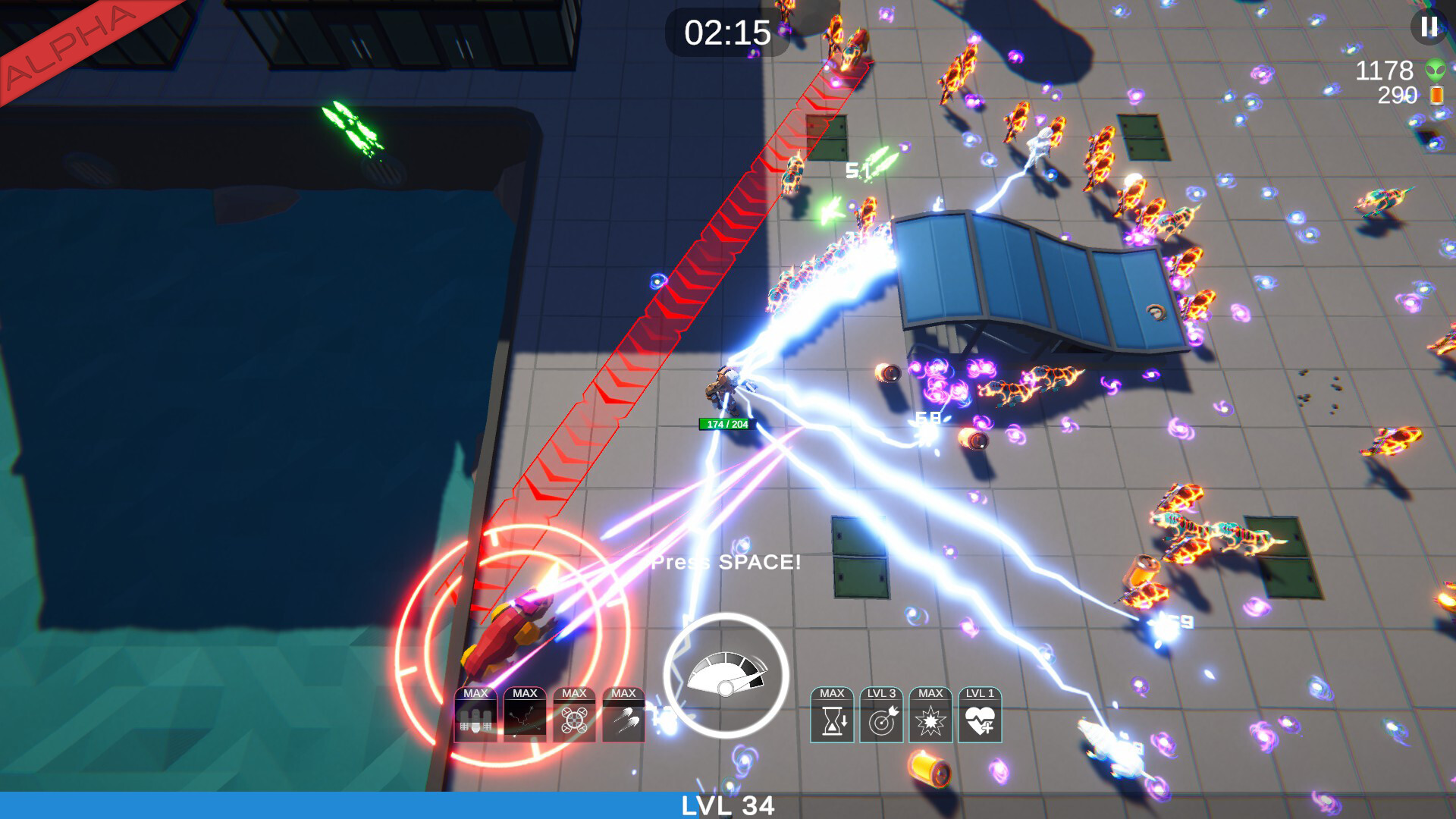Screen dimensions: 1456x819
Task: Click the green 174/204 player health bar
Action: [x=723, y=423]
